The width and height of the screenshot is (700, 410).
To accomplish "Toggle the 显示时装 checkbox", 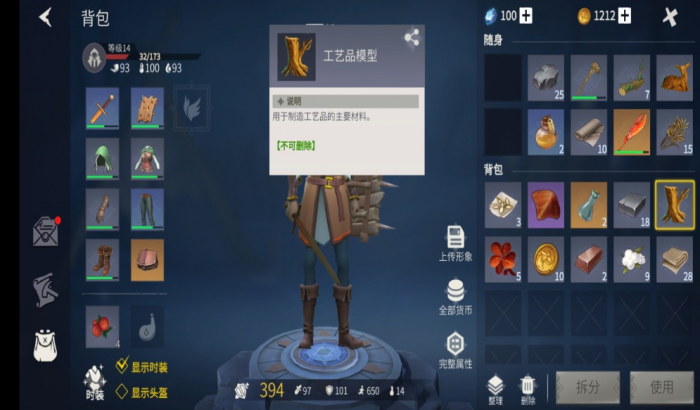I will tap(122, 367).
